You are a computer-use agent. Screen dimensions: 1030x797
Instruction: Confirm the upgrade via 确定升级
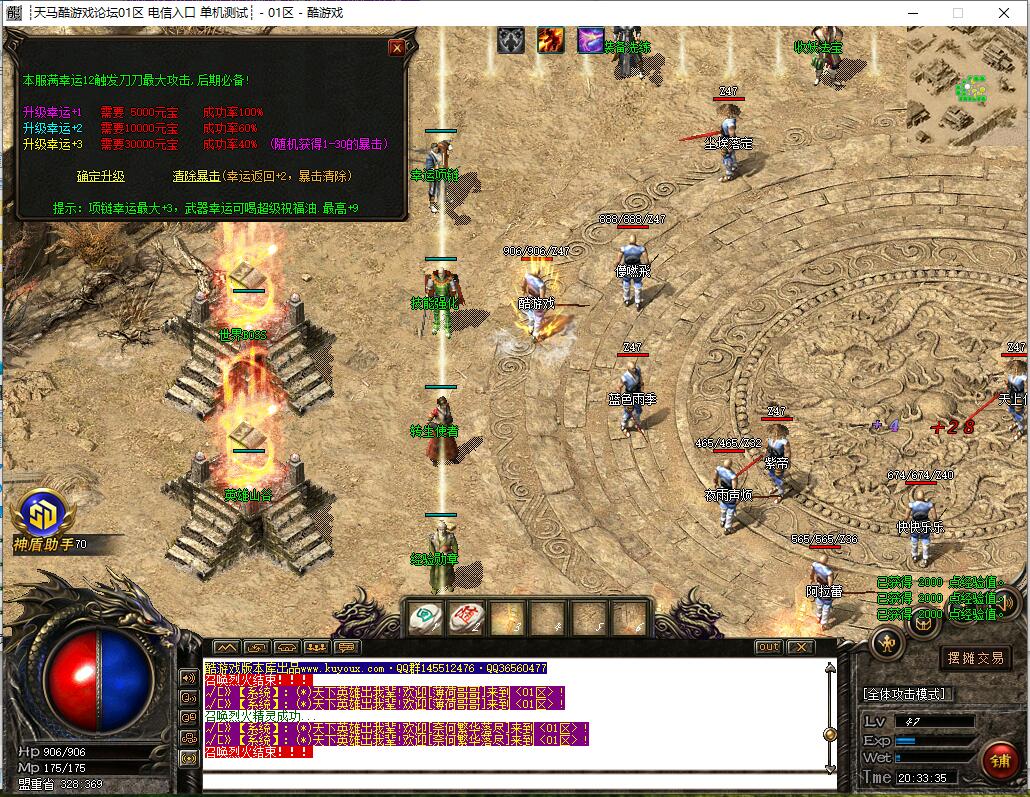101,176
